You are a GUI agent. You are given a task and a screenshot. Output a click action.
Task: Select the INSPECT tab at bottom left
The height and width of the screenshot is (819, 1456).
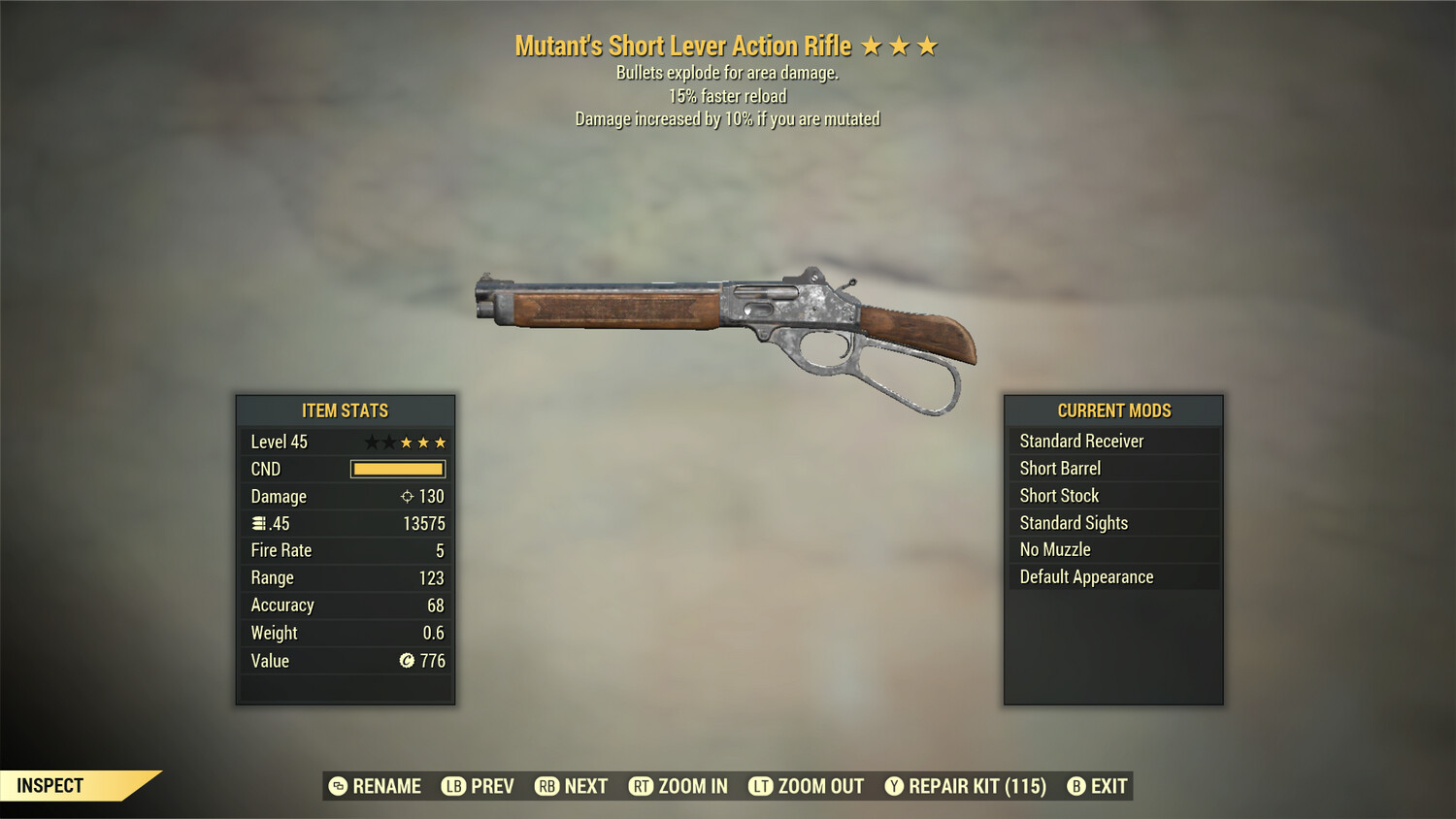[x=50, y=786]
